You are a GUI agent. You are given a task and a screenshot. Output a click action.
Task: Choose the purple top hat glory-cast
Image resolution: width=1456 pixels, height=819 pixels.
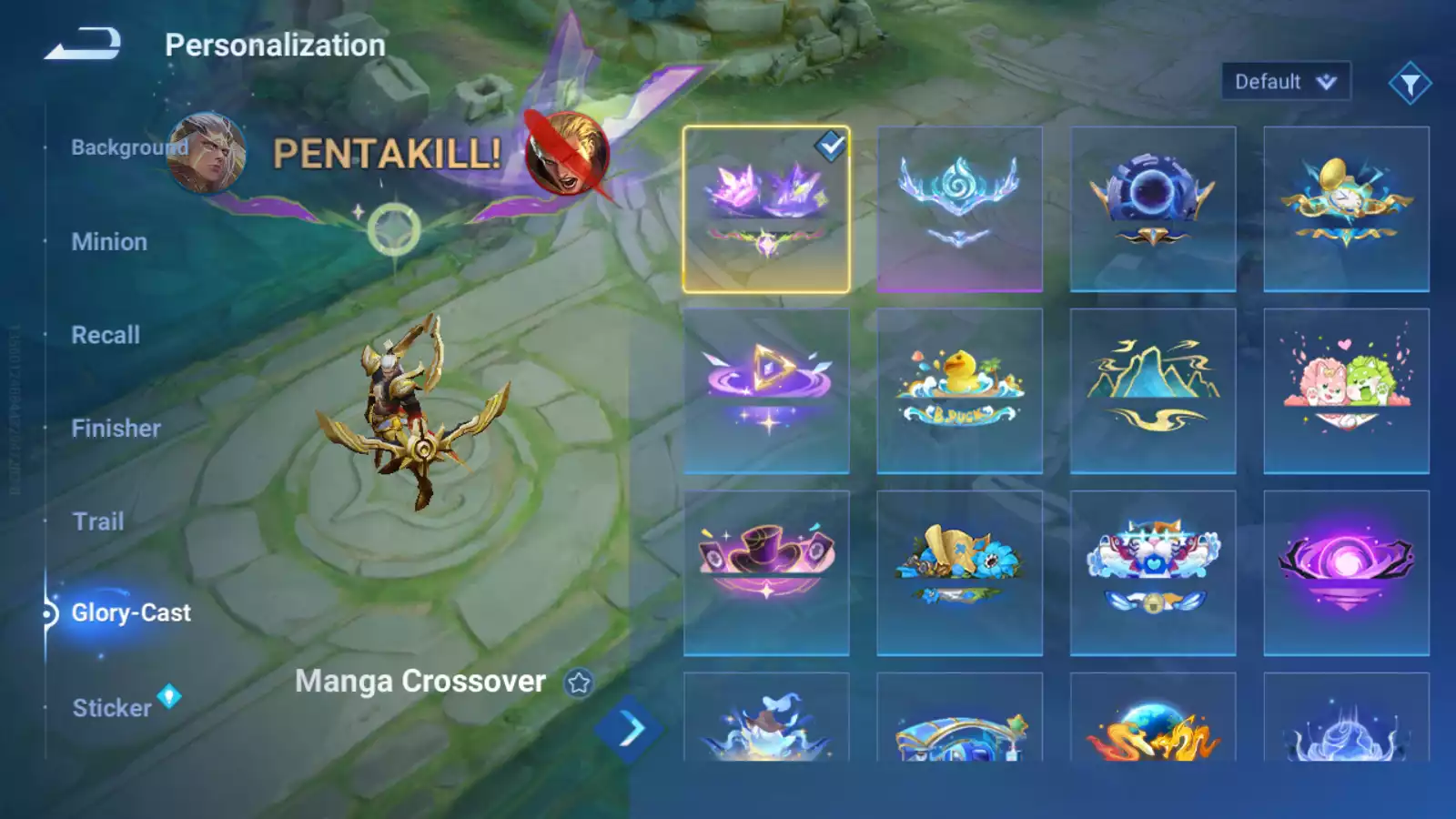pos(766,573)
